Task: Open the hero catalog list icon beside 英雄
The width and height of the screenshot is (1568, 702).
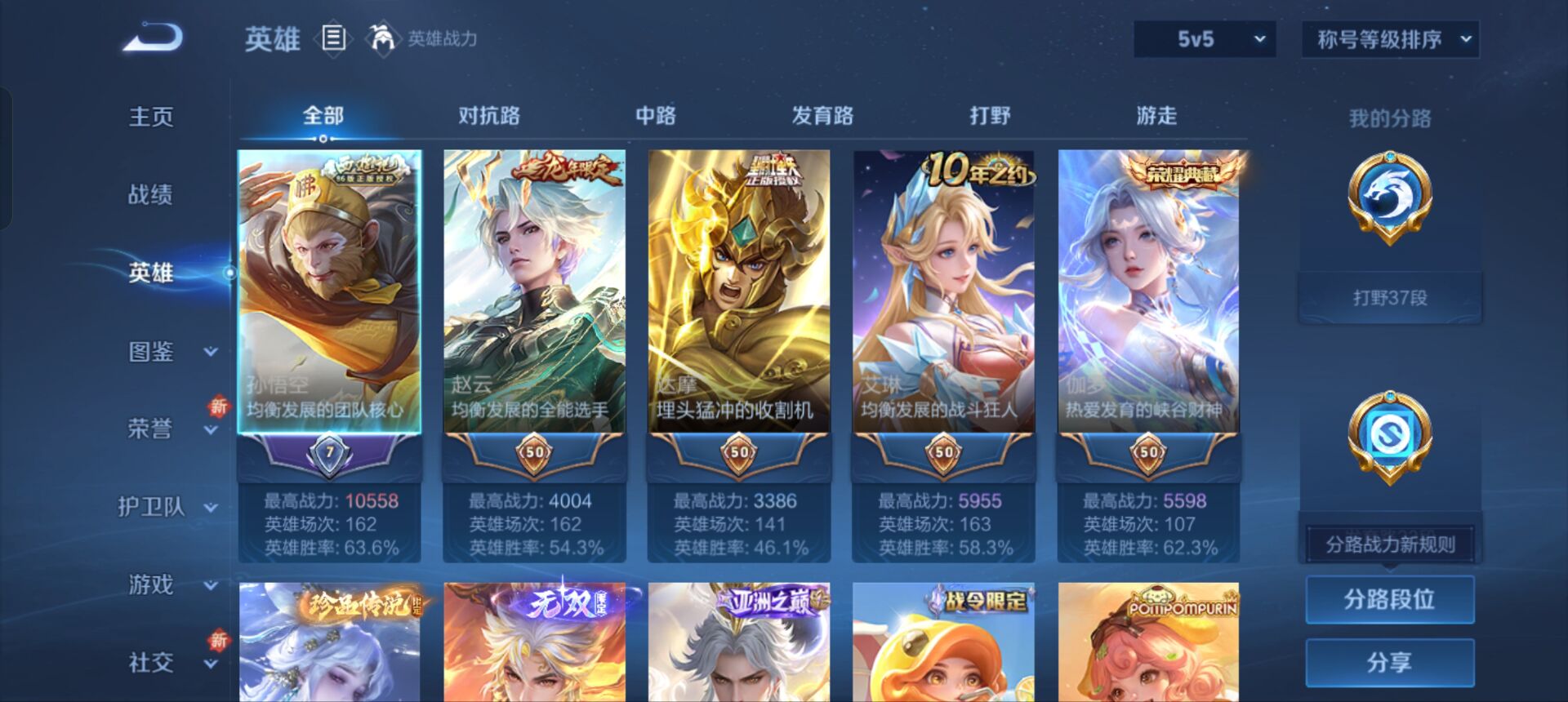Action: click(335, 37)
